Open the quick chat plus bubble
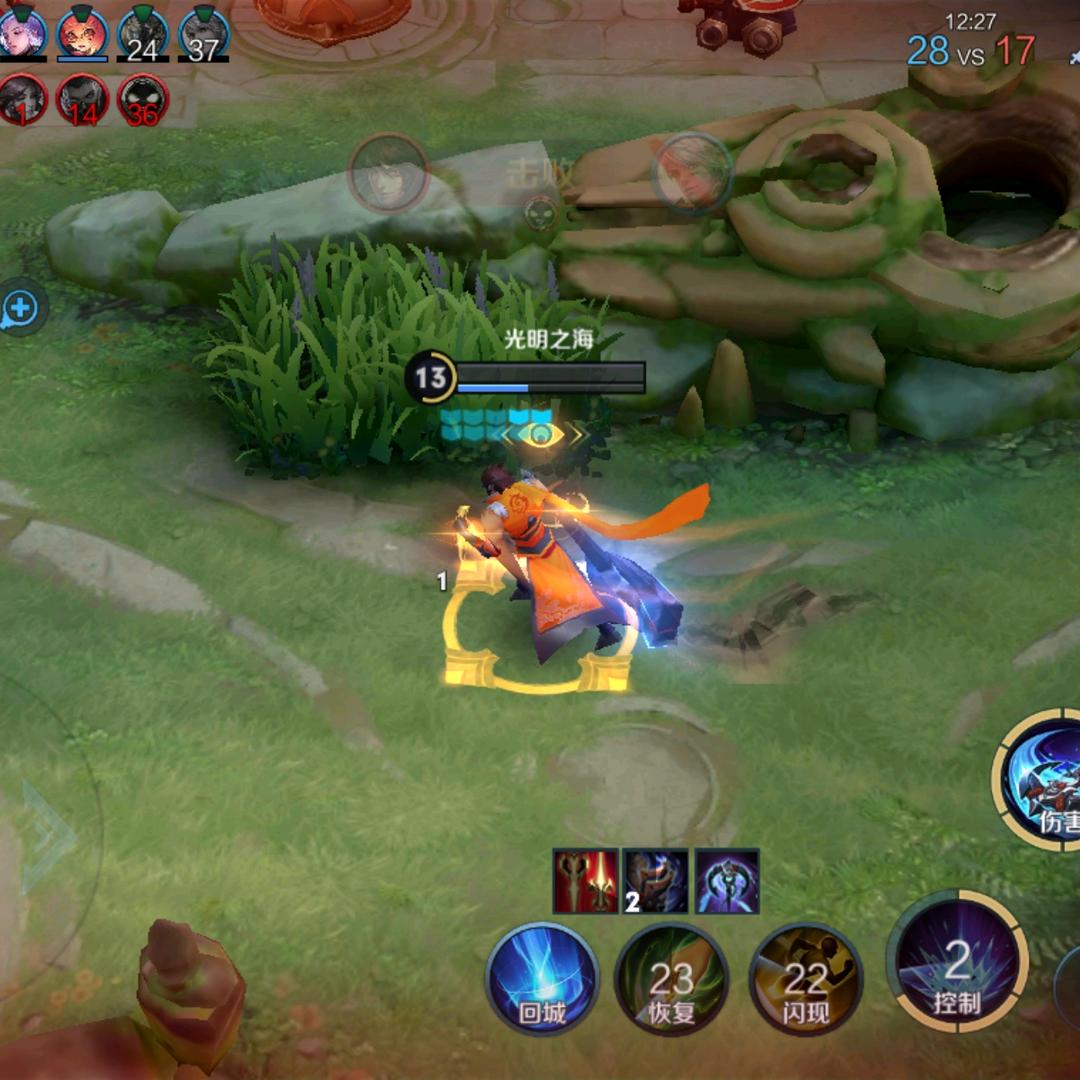The image size is (1080, 1080). tap(20, 309)
